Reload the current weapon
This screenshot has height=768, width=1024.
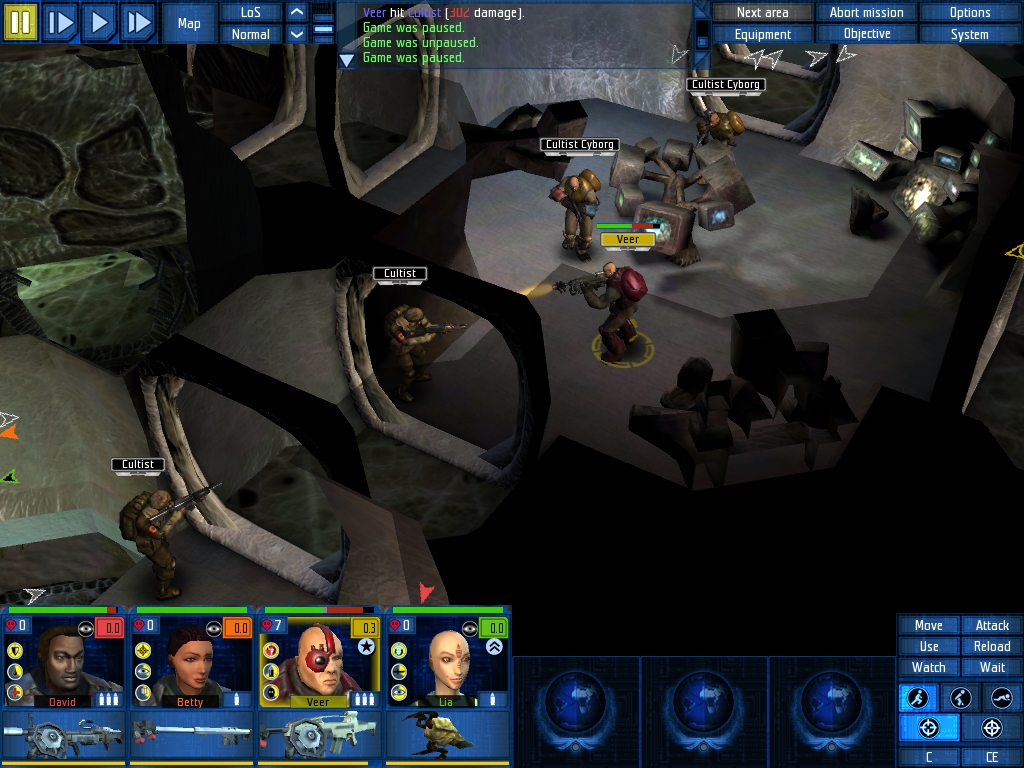coord(991,646)
